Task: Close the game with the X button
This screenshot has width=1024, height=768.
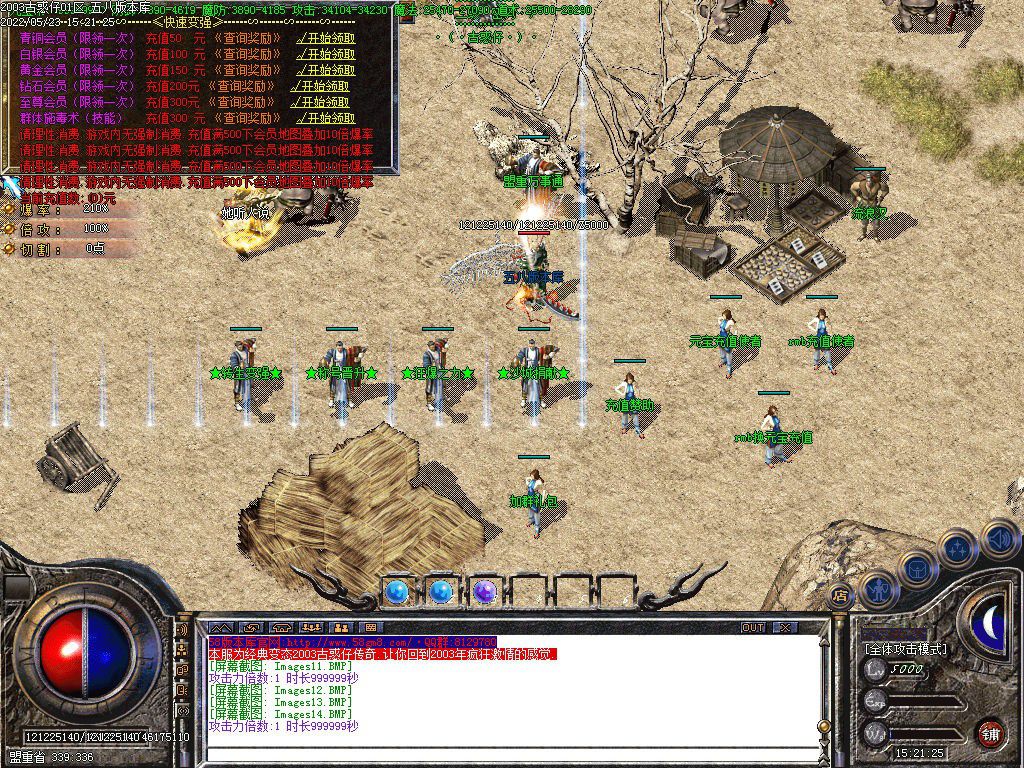Action: [786, 628]
